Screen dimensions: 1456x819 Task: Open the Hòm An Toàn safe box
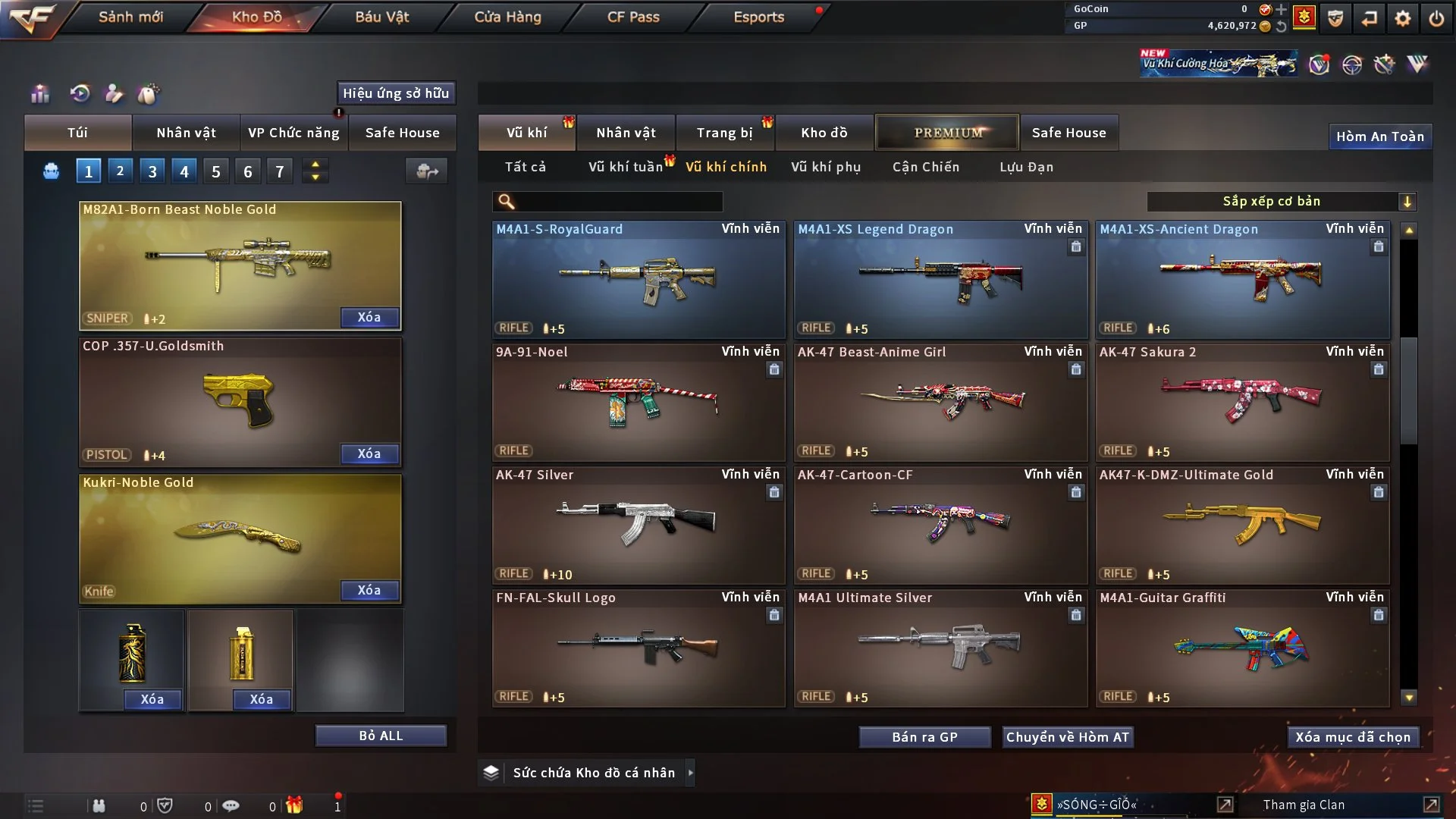[1379, 136]
